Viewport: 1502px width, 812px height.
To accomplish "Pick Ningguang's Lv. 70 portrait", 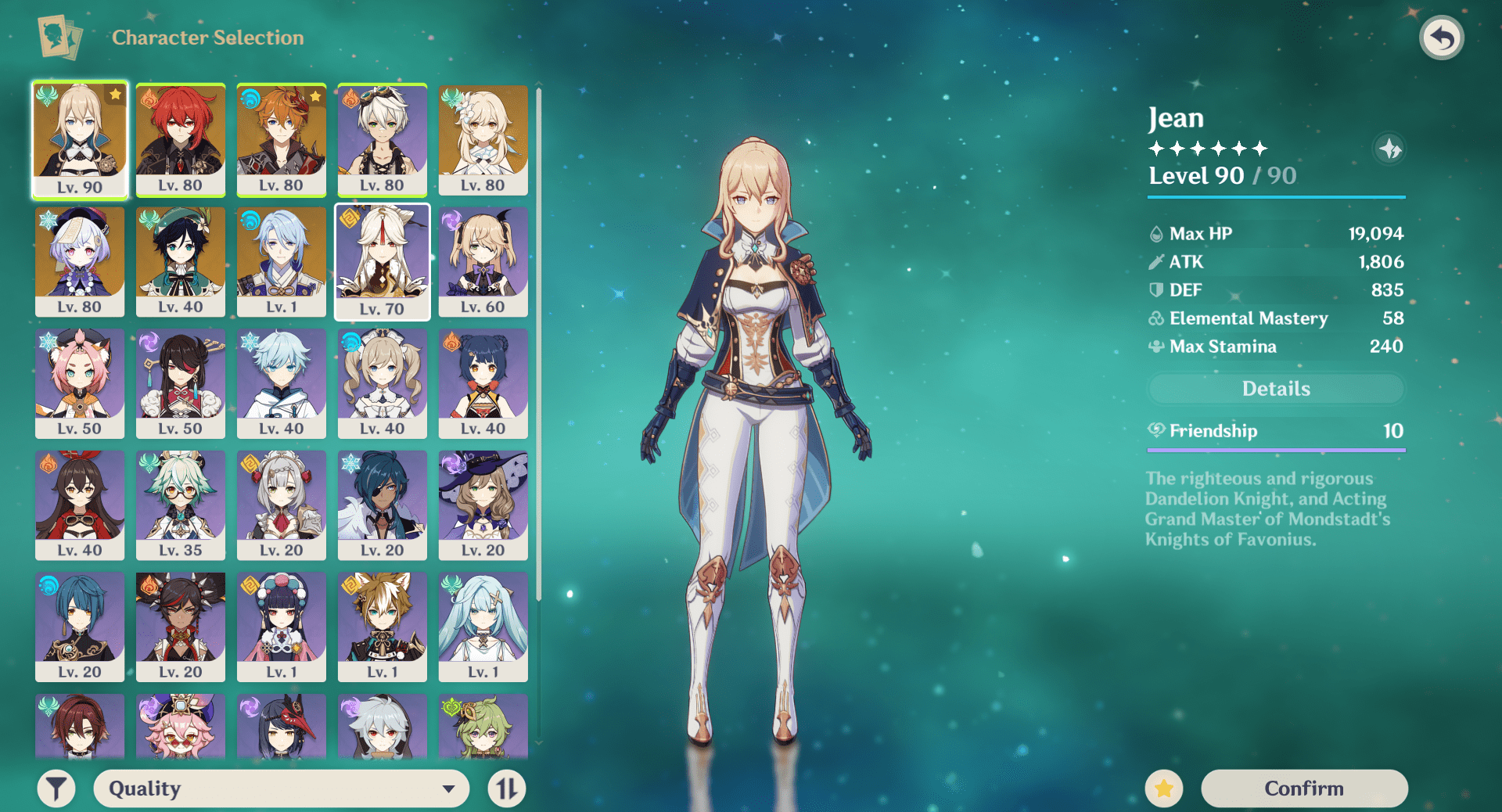I will coord(383,261).
